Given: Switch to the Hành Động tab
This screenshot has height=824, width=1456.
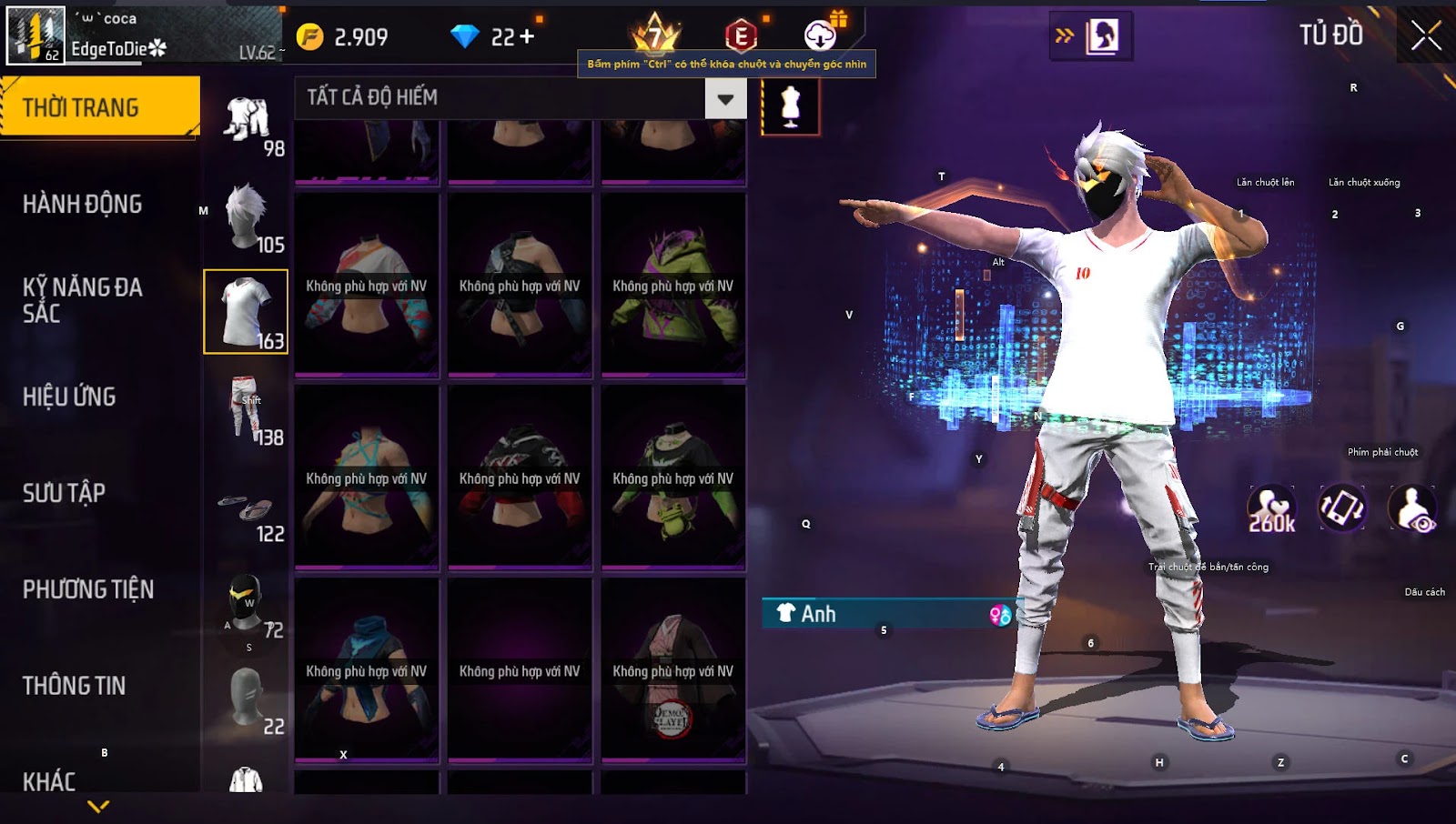Looking at the screenshot, I should (x=82, y=204).
